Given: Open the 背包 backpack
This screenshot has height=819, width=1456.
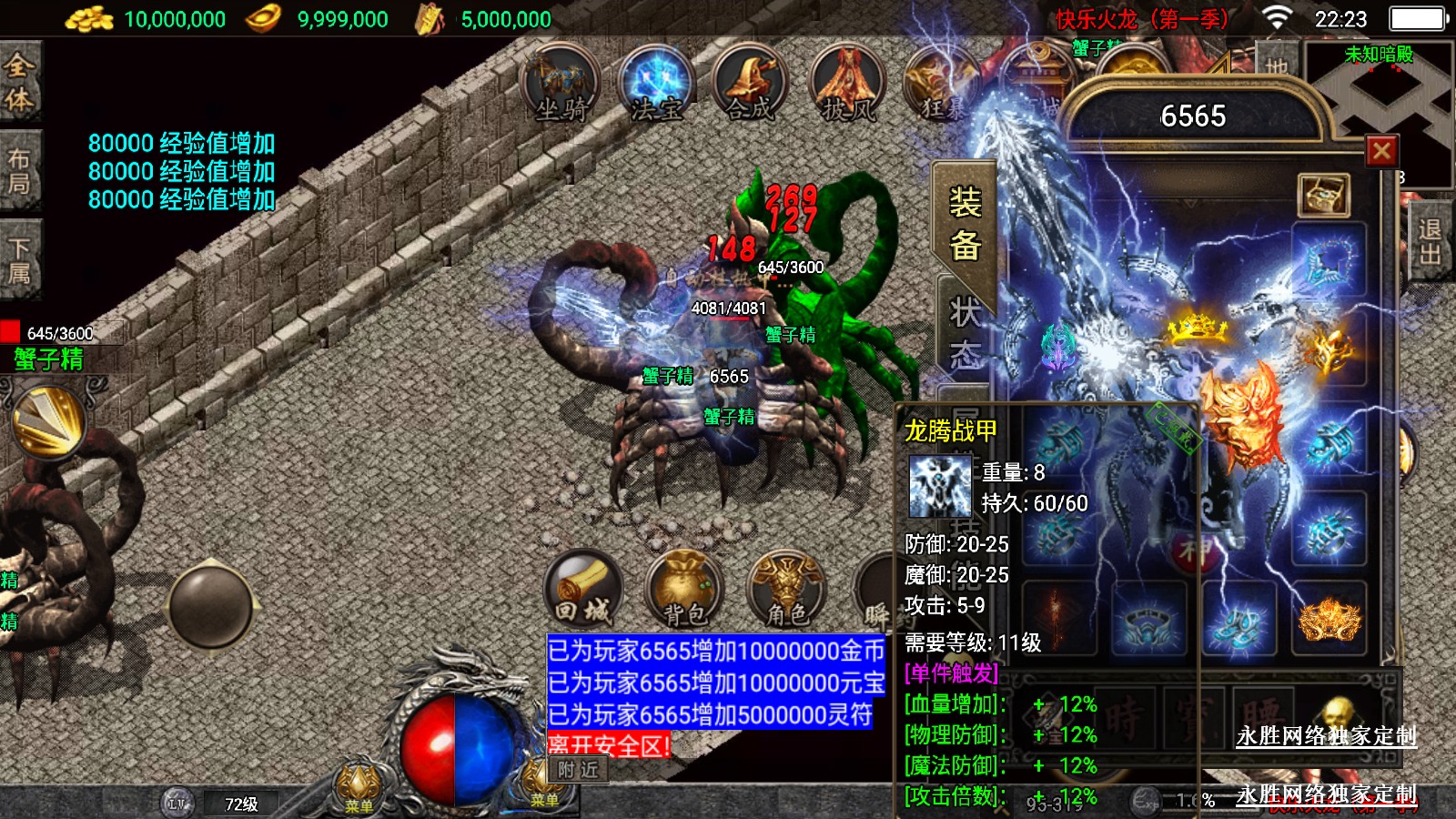Looking at the screenshot, I should coord(683,590).
